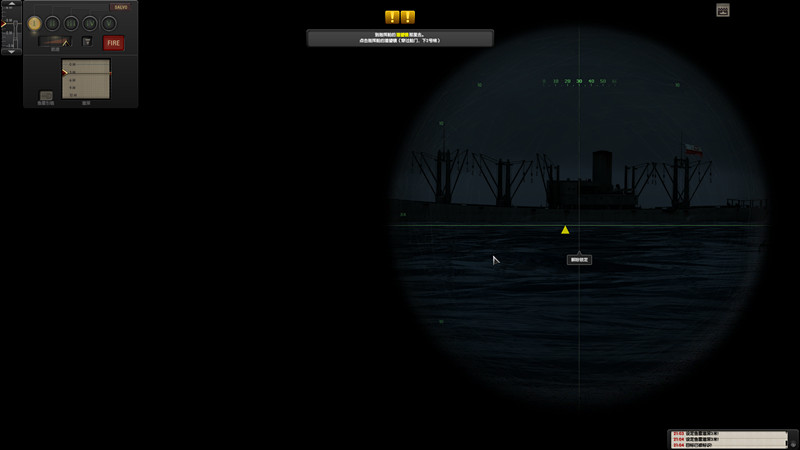Image resolution: width=800 pixels, height=450 pixels.
Task: Open the message log panel
Action: coord(731,439)
